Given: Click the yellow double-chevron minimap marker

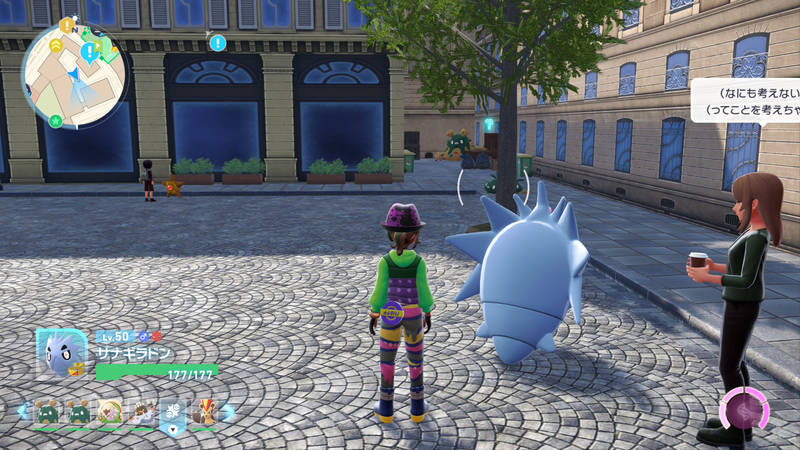Looking at the screenshot, I should point(54,45).
